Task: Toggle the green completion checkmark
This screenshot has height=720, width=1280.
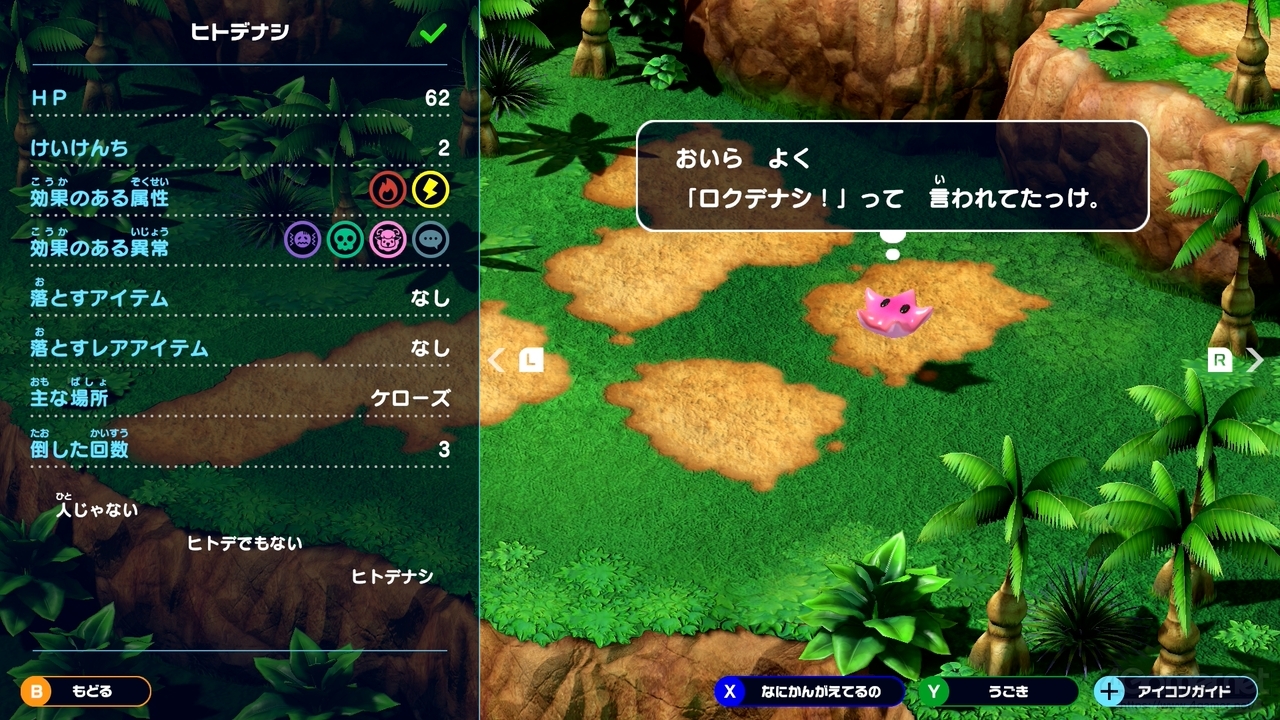Action: pyautogui.click(x=429, y=32)
